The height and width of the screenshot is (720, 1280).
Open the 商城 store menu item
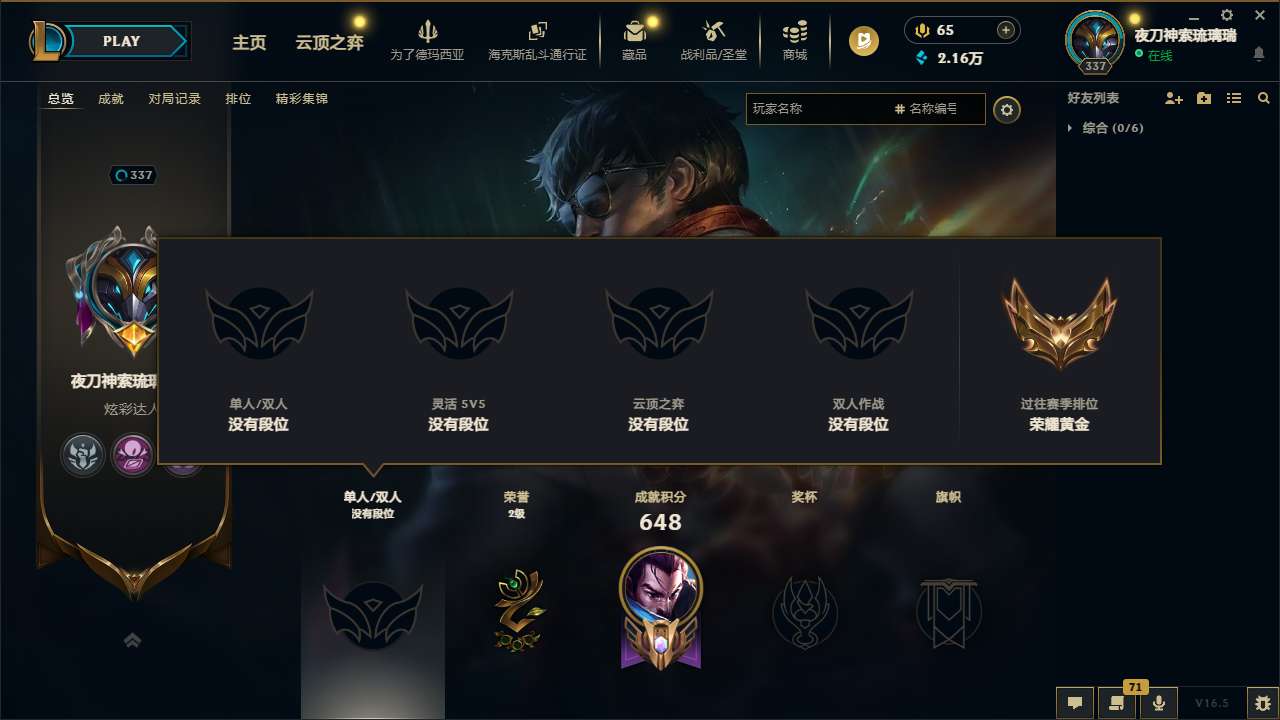click(x=795, y=32)
